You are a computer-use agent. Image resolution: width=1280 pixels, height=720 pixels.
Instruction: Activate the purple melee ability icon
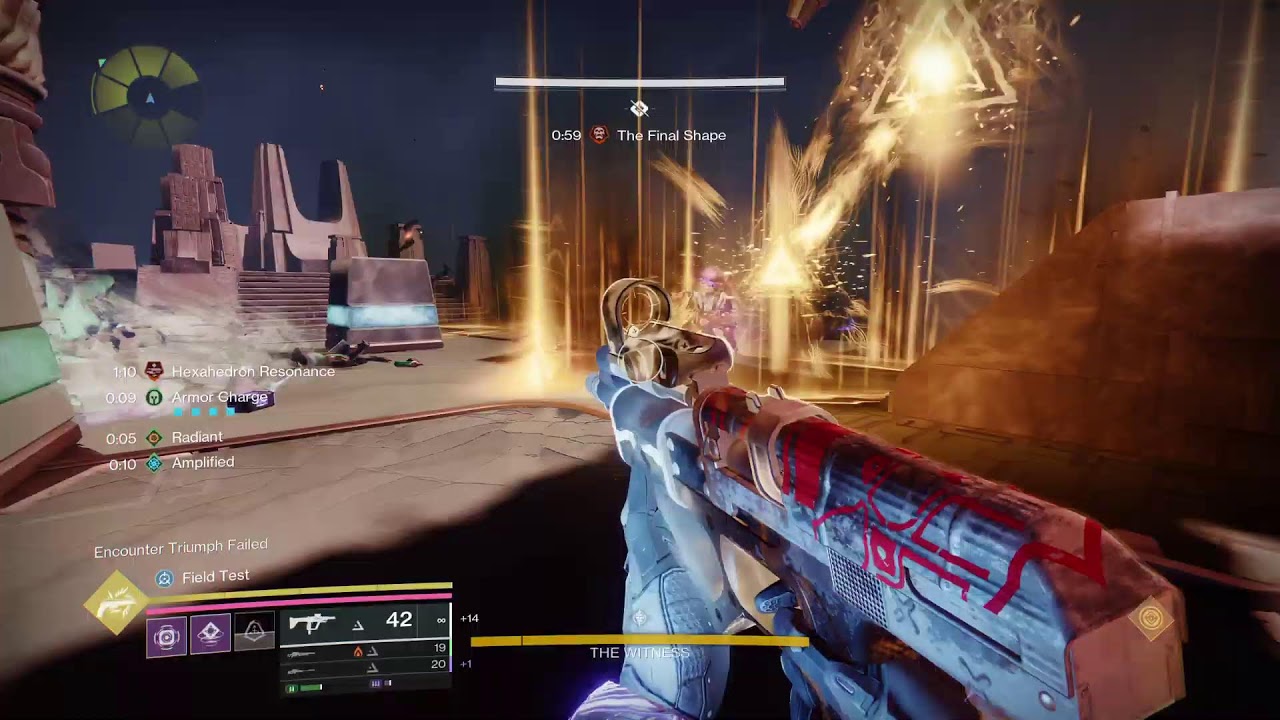click(210, 634)
